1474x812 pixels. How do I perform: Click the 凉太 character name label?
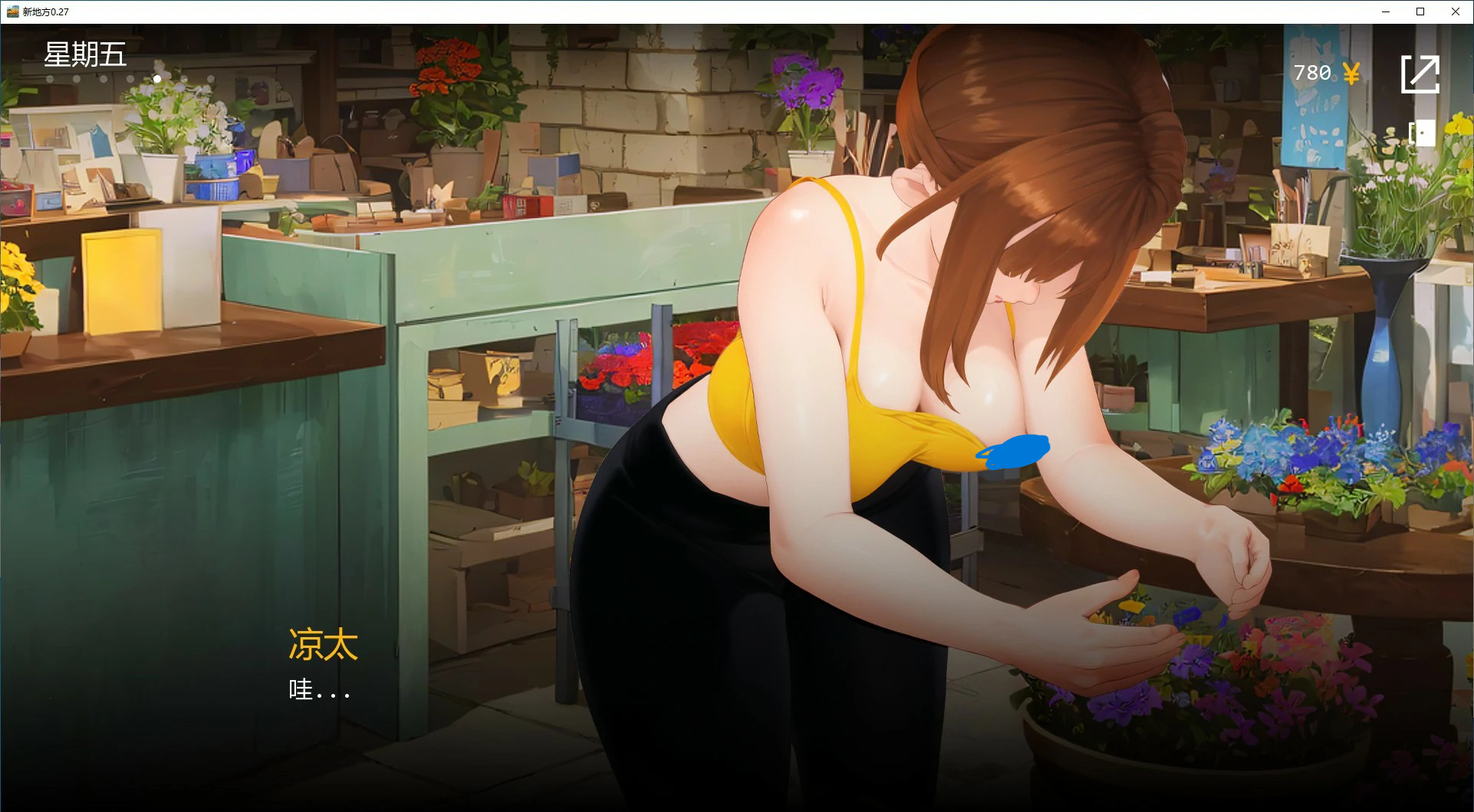[x=322, y=645]
